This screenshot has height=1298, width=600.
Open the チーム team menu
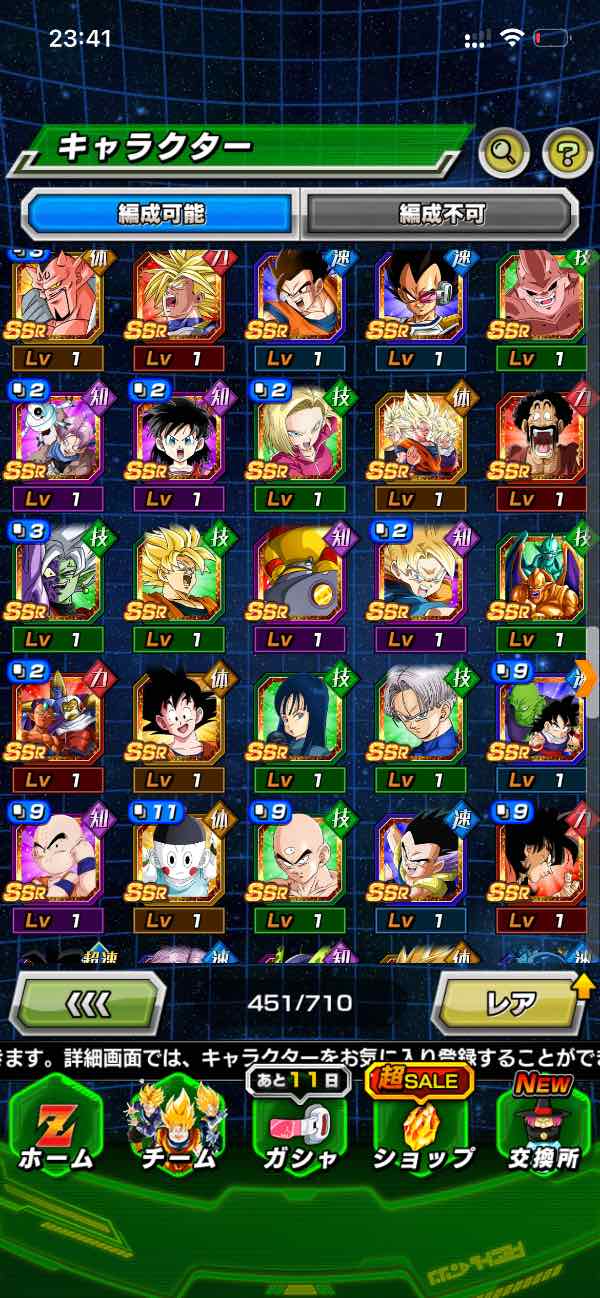pyautogui.click(x=177, y=1125)
